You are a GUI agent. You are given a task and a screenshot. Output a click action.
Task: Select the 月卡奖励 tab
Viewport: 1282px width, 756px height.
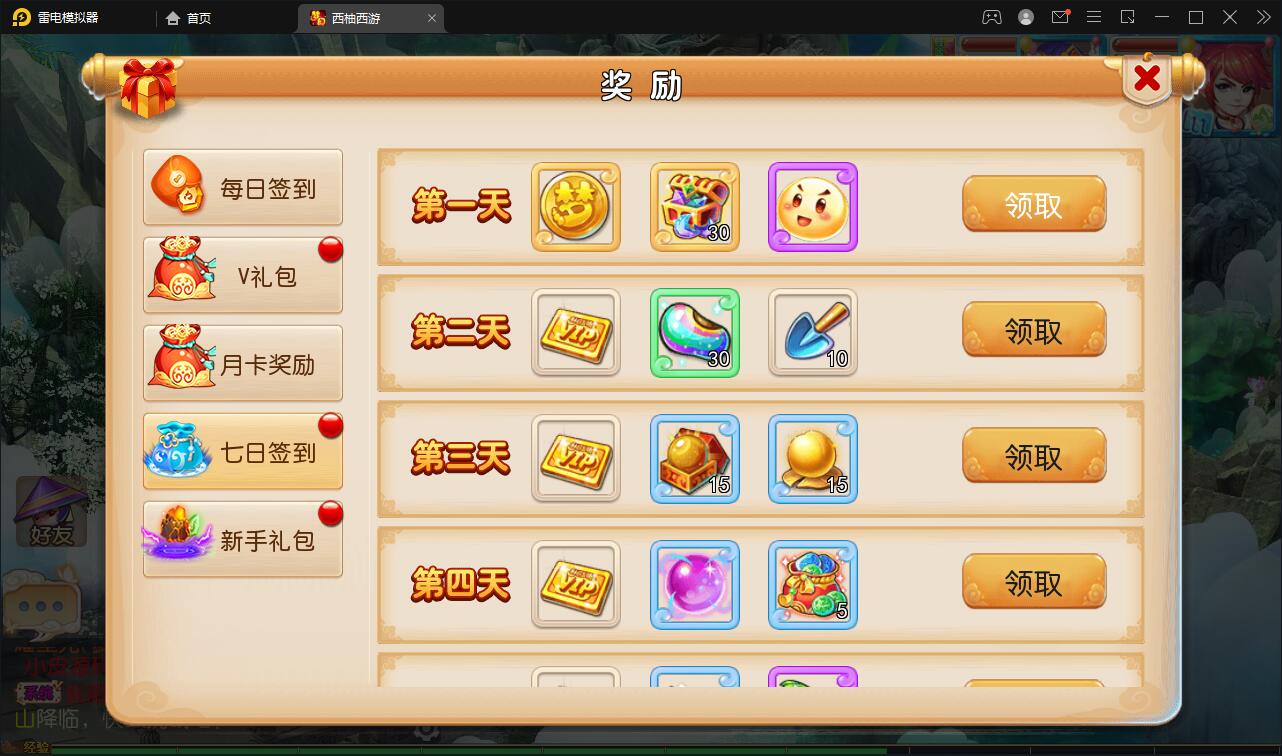coord(243,362)
